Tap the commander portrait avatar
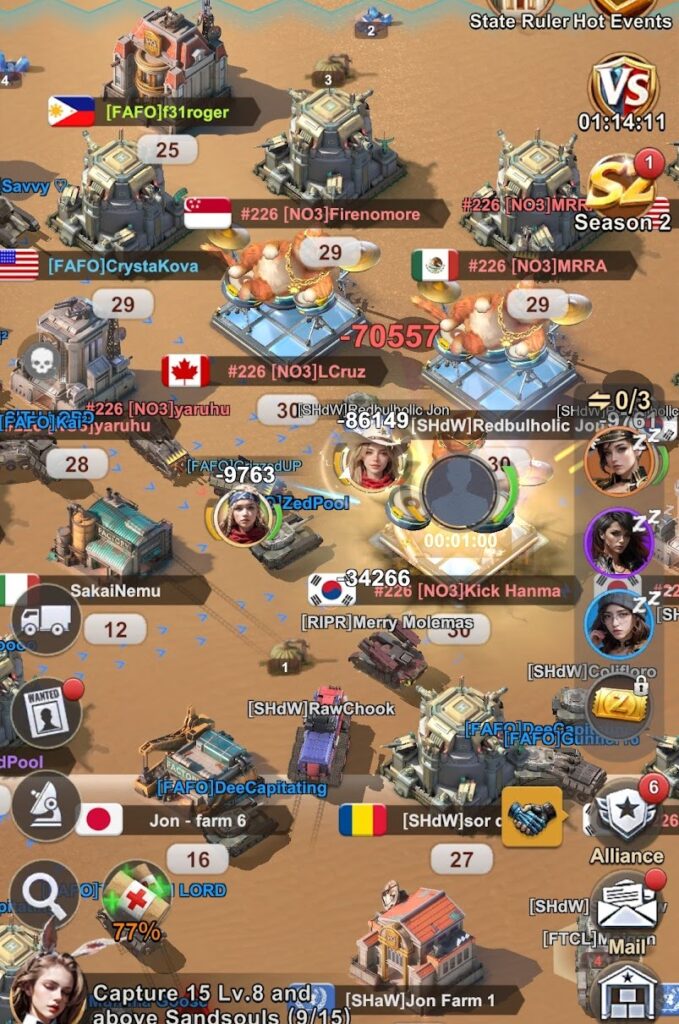Screen dimensions: 679x1024 pyautogui.click(x=47, y=988)
